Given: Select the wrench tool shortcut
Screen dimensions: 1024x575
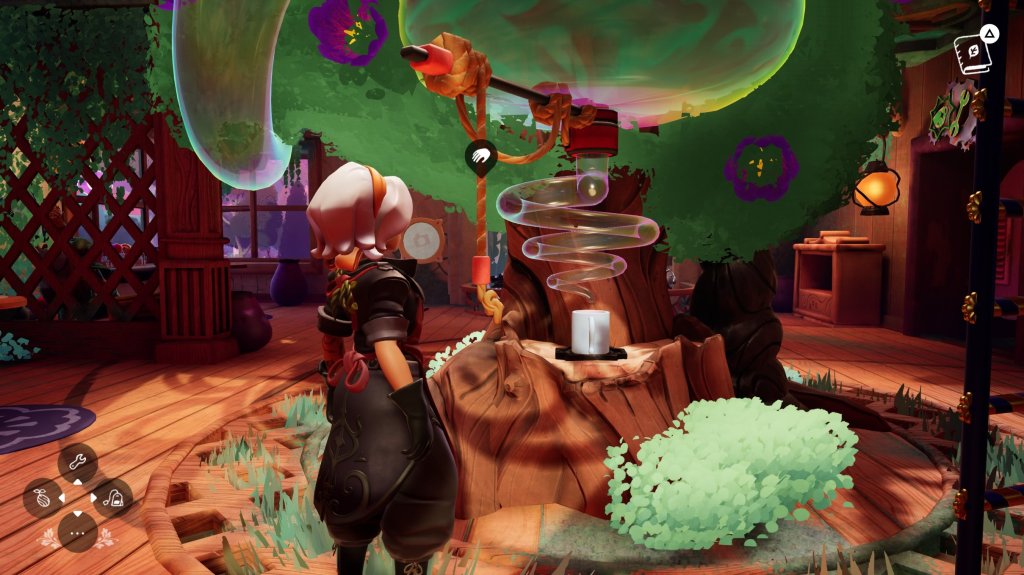Looking at the screenshot, I should pyautogui.click(x=77, y=463).
